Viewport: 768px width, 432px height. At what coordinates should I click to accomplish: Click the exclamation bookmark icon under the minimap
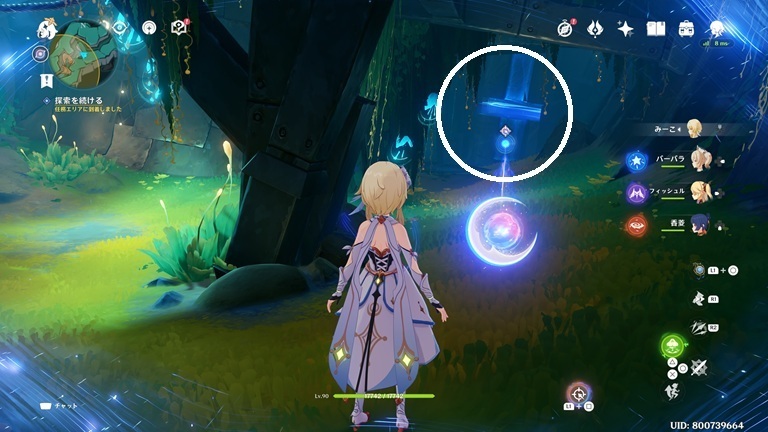[46, 78]
